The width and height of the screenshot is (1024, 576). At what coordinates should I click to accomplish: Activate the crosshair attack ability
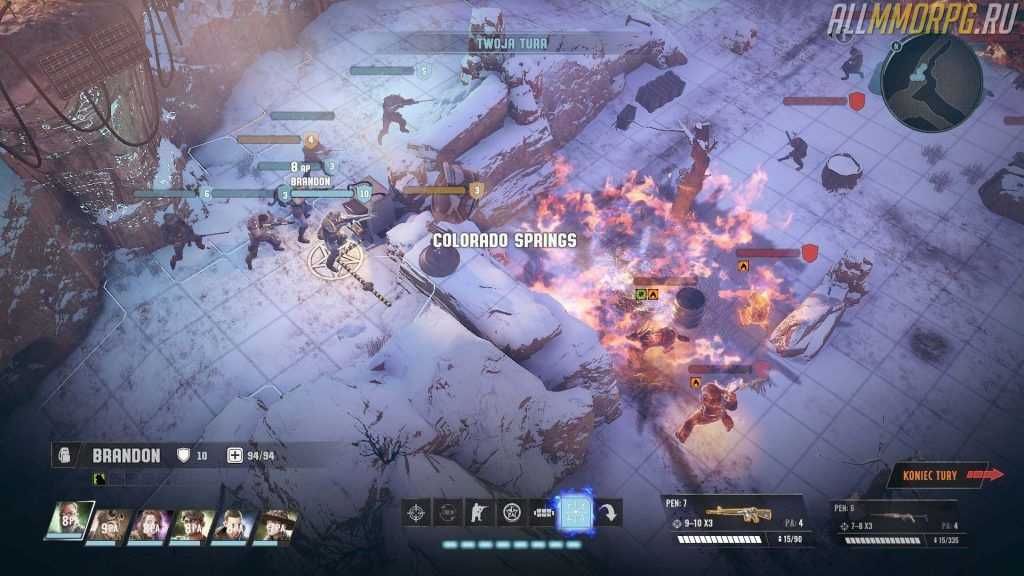[x=417, y=513]
